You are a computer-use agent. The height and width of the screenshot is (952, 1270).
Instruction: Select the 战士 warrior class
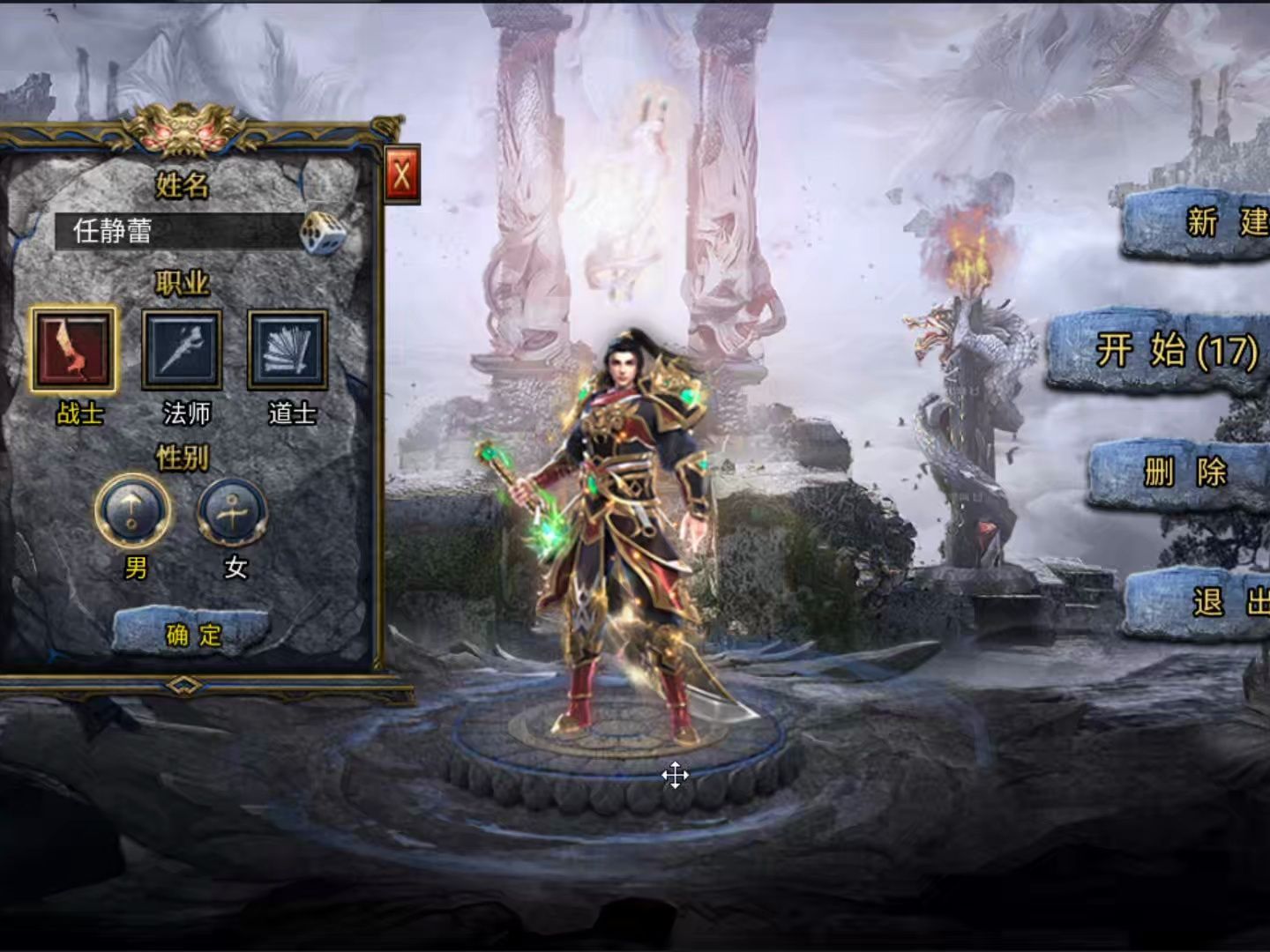coord(73,350)
